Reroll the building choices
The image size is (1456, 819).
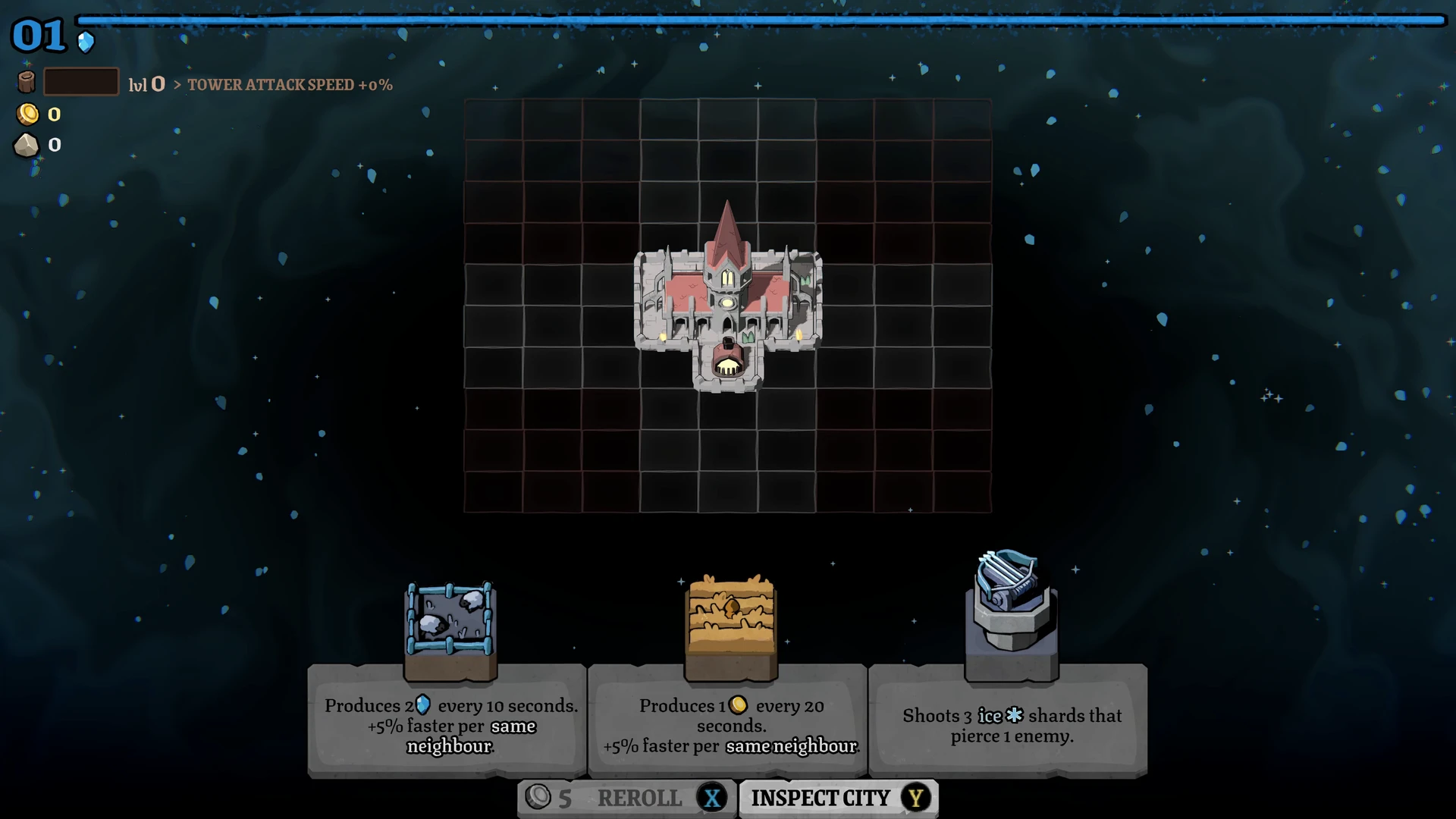tap(626, 798)
